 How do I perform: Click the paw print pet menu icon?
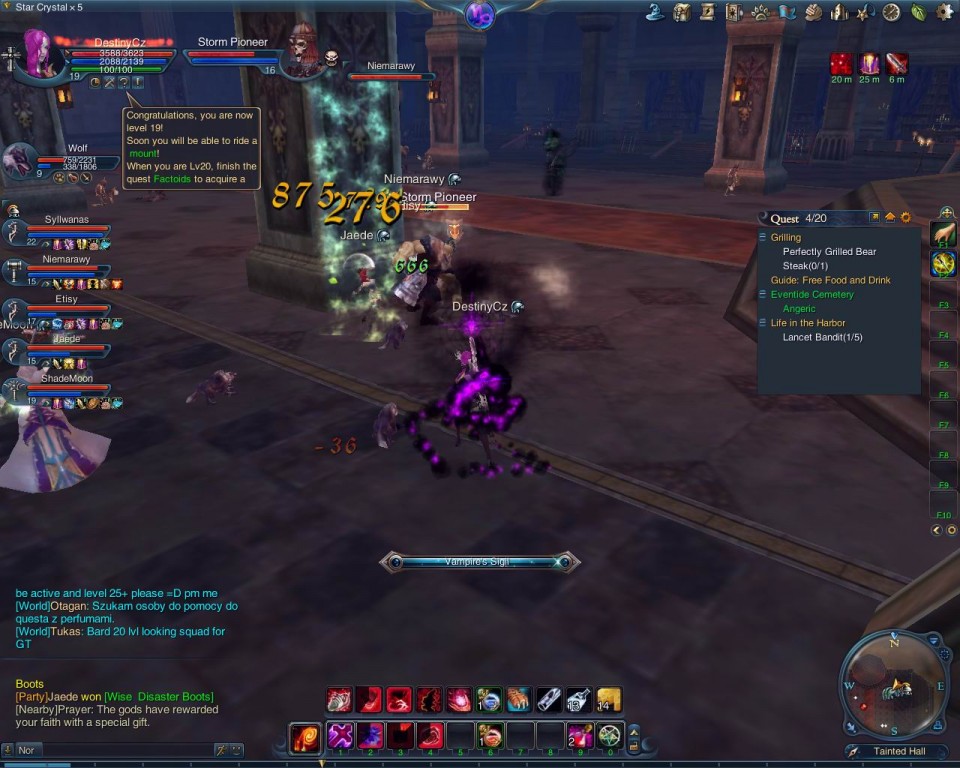tap(760, 12)
